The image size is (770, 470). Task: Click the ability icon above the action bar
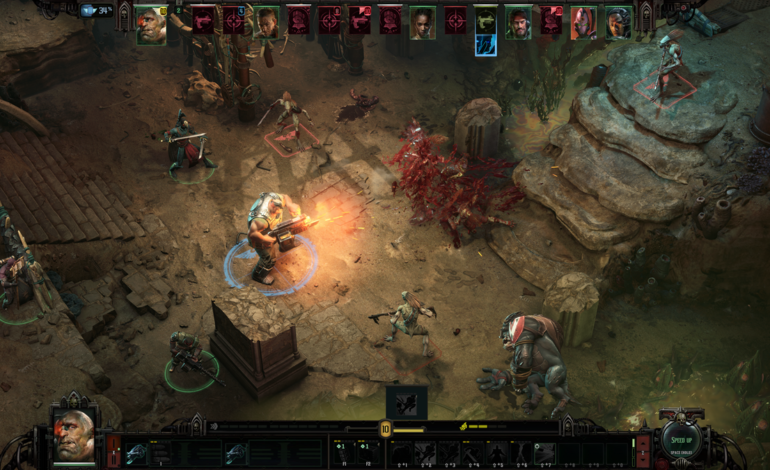[406, 402]
